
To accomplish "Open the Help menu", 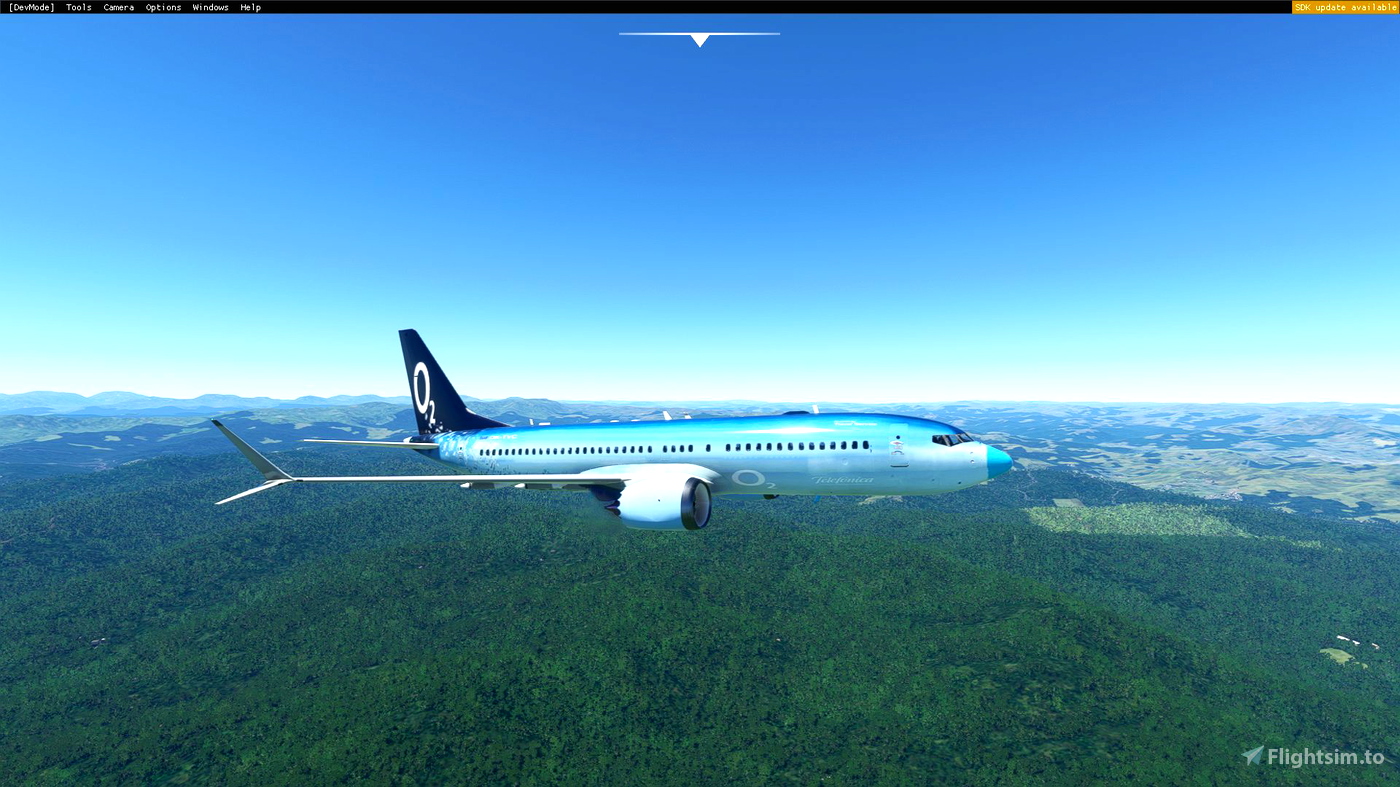I will click(x=250, y=6).
